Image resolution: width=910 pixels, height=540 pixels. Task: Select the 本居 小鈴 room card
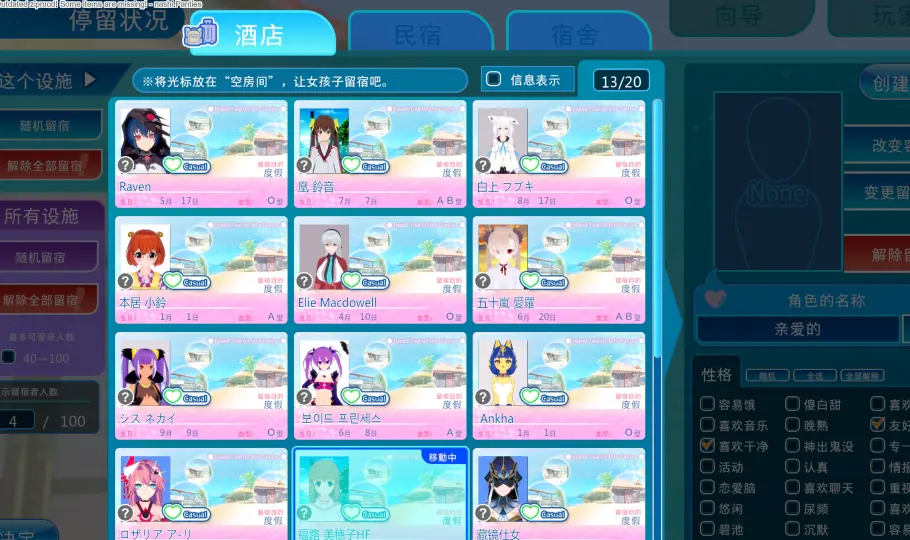(200, 269)
